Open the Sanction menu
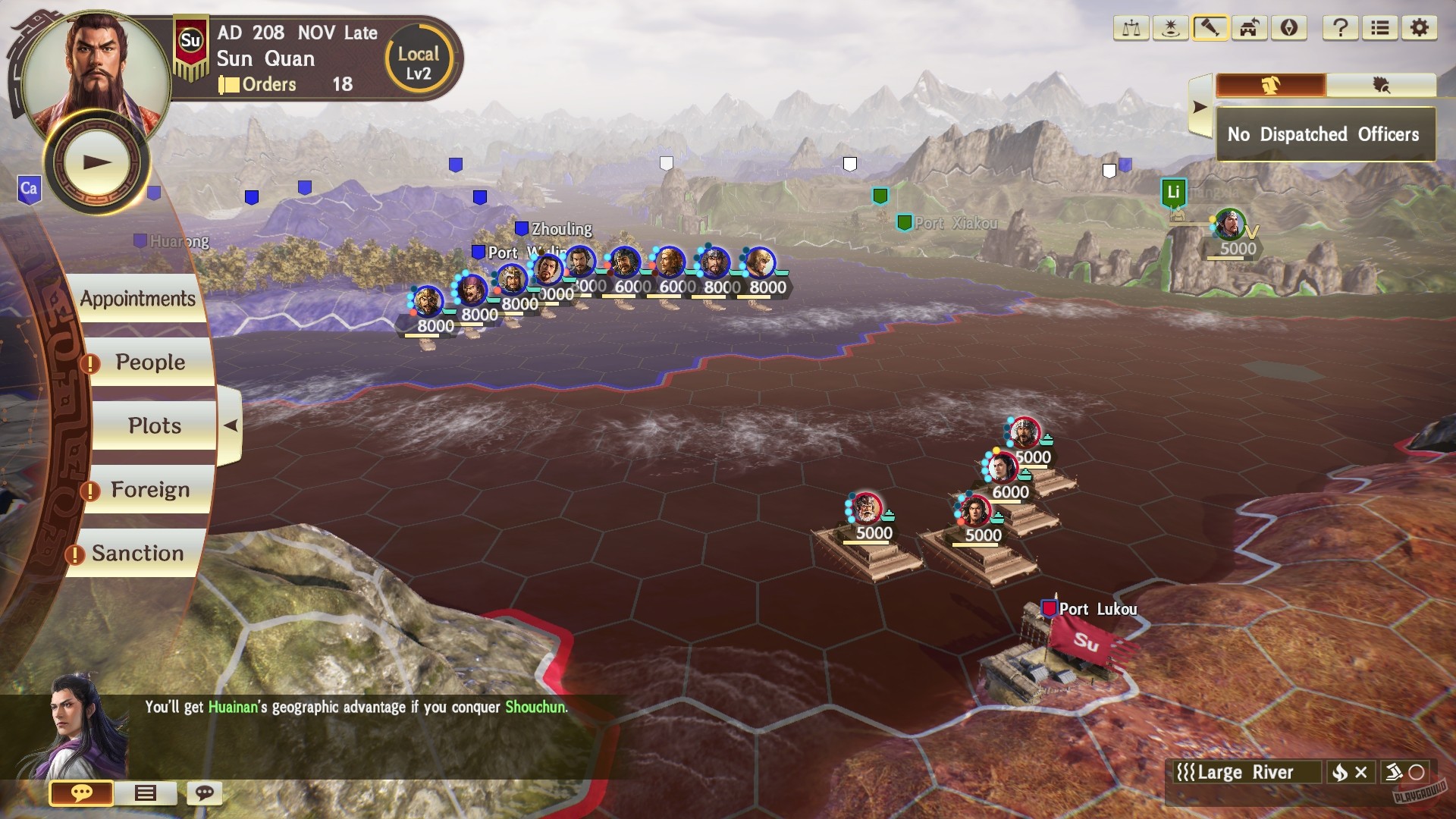Viewport: 1456px width, 819px height. (x=135, y=553)
